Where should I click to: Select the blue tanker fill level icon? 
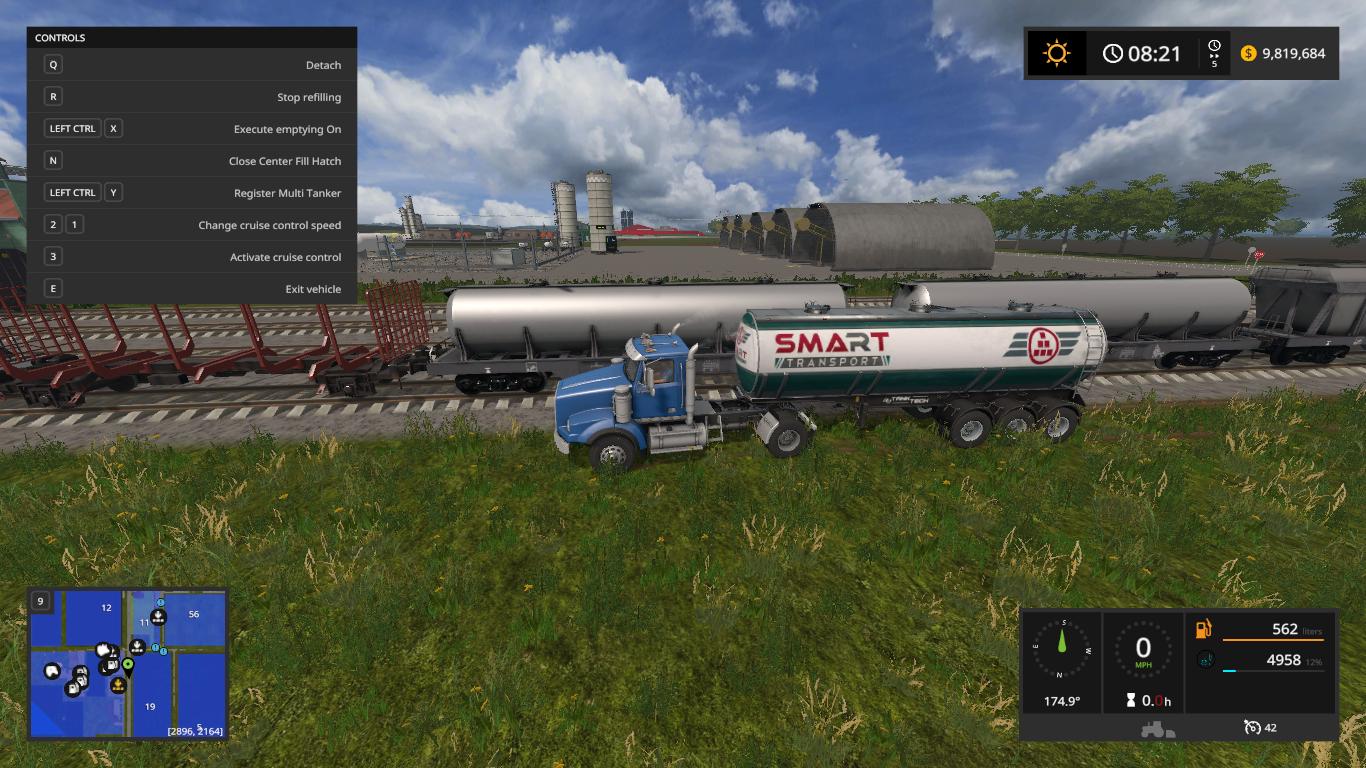click(x=1205, y=660)
